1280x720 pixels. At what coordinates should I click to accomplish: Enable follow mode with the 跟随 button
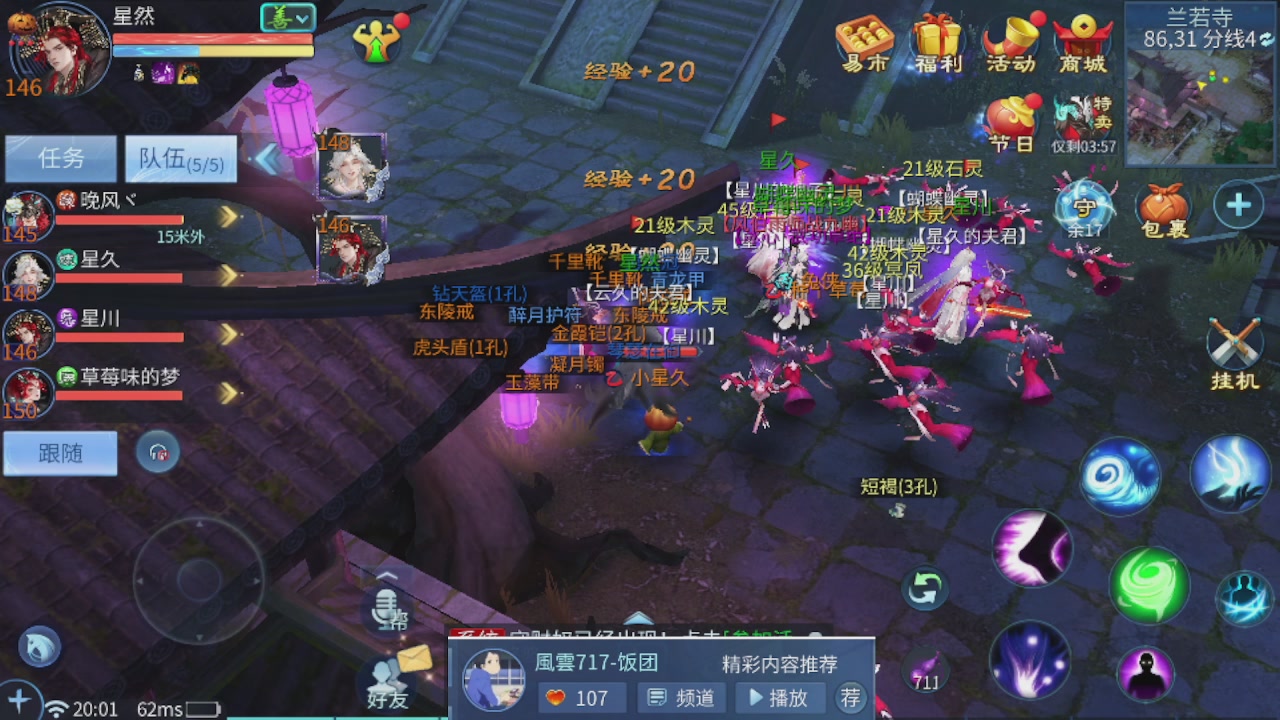coord(59,453)
